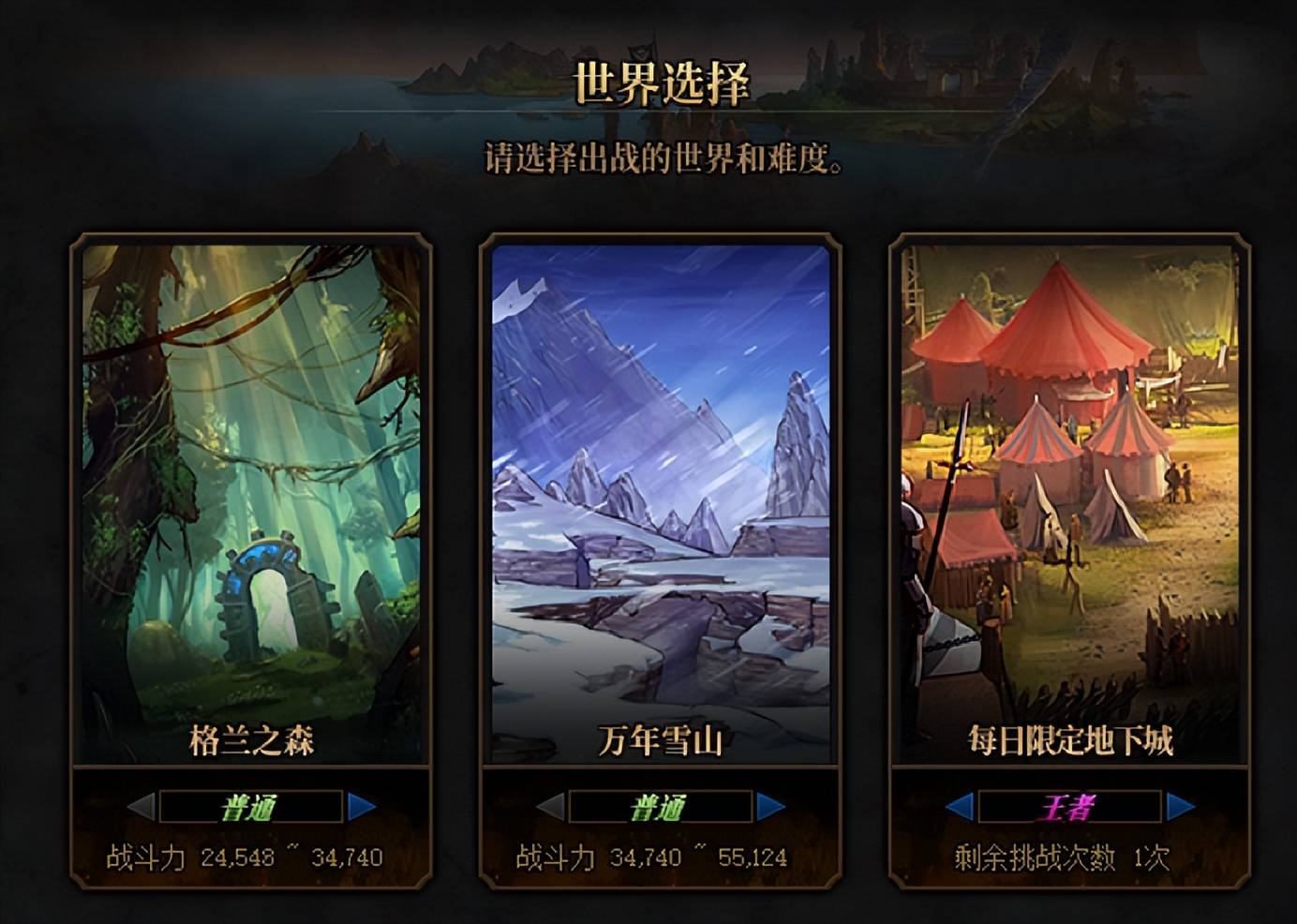Click left arrow beside 王者 difficulty
Screen dimensions: 1297x924
click(x=960, y=806)
